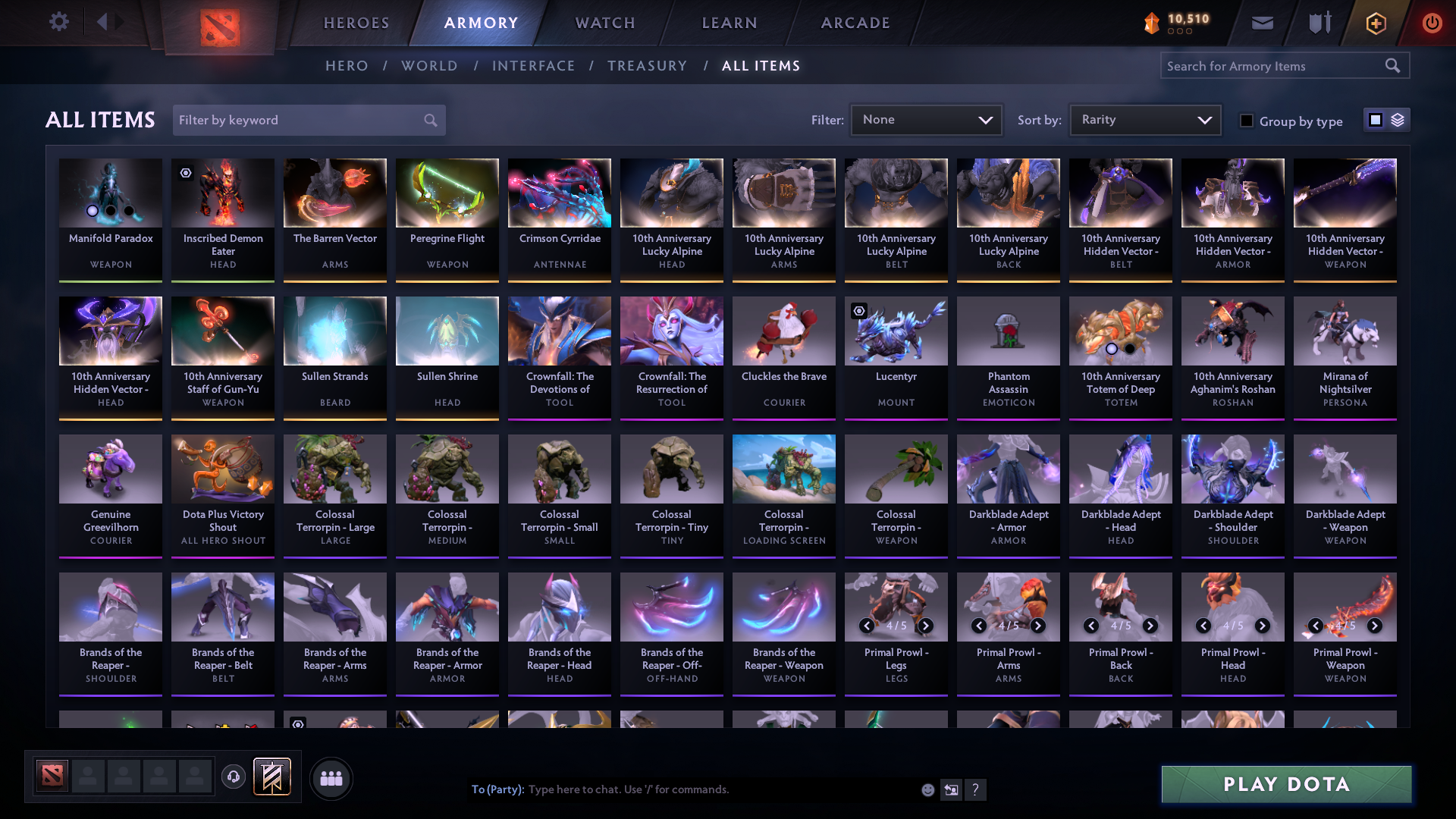
Task: Switch to layered grid view beside Group by type
Action: pos(1398,119)
